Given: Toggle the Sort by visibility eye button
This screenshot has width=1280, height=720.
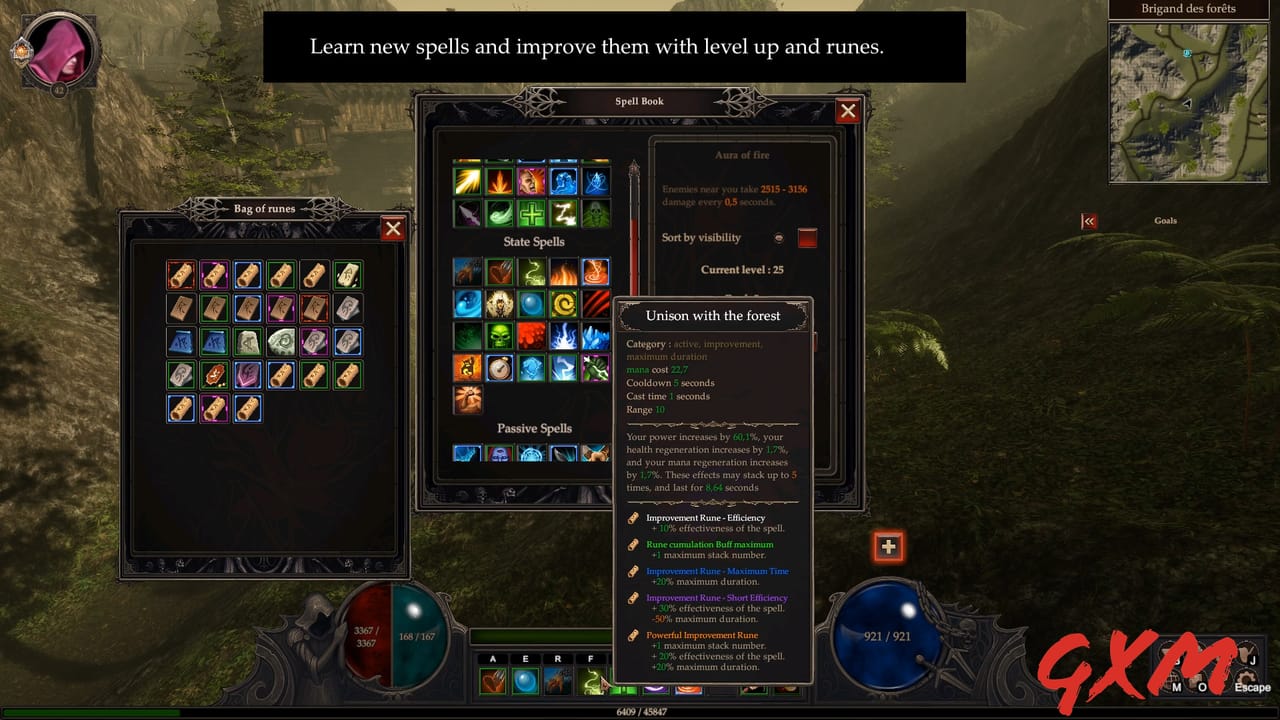Looking at the screenshot, I should pos(780,238).
